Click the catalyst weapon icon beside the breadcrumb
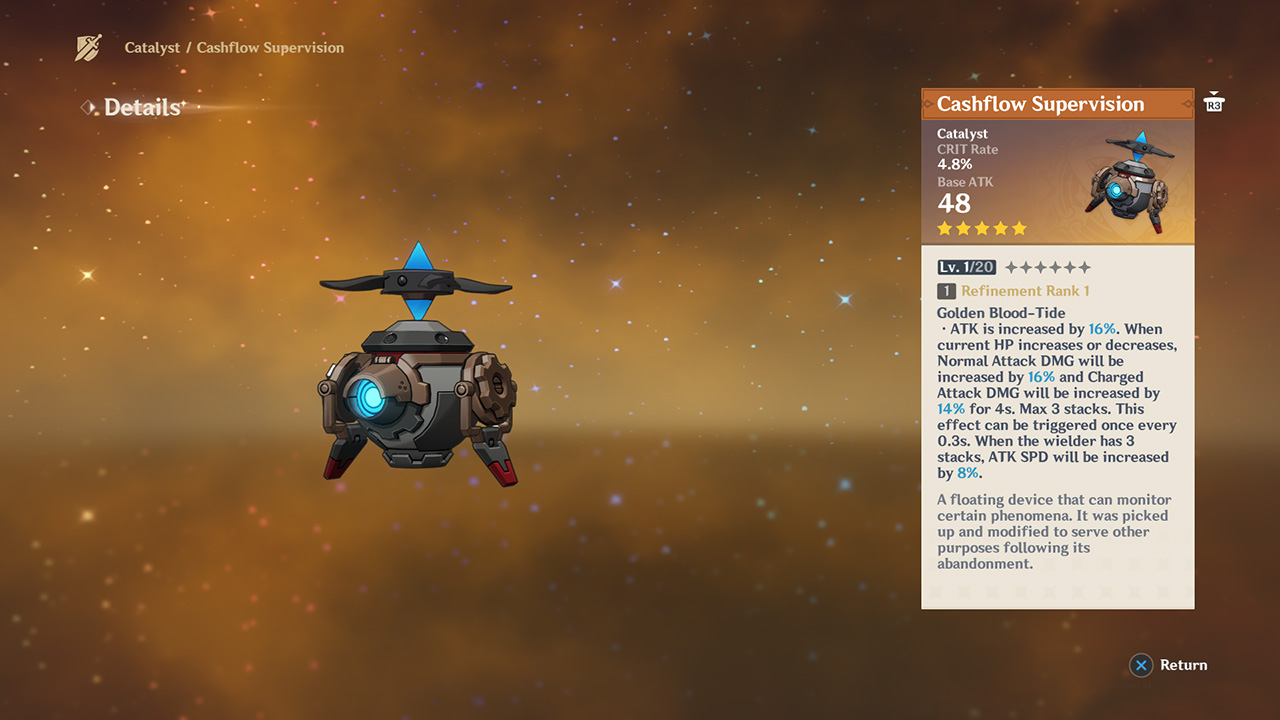 coord(89,48)
